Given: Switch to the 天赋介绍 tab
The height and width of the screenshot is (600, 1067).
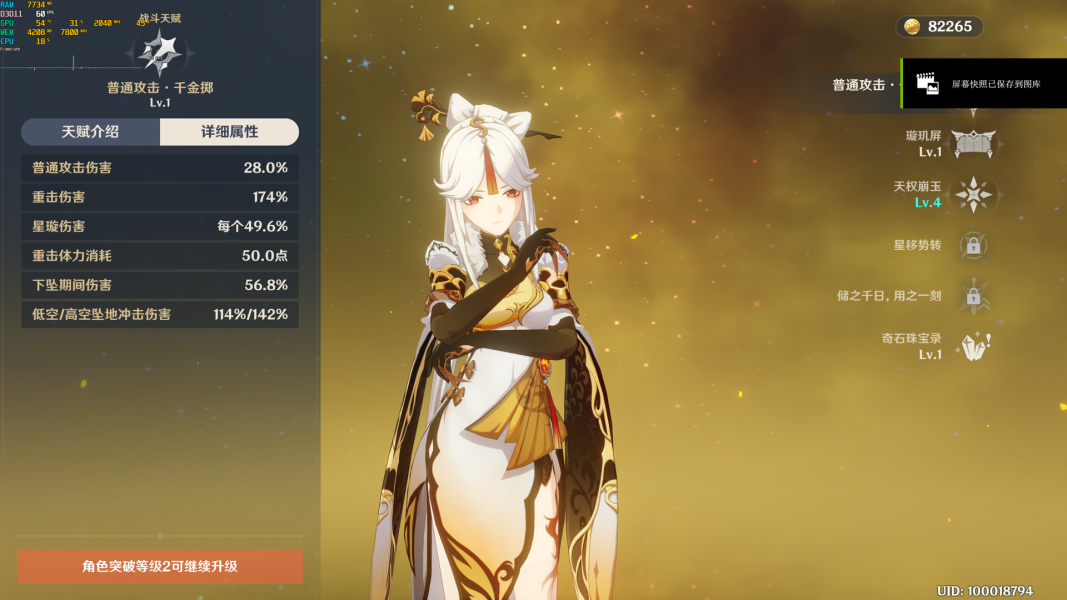Looking at the screenshot, I should (x=90, y=132).
